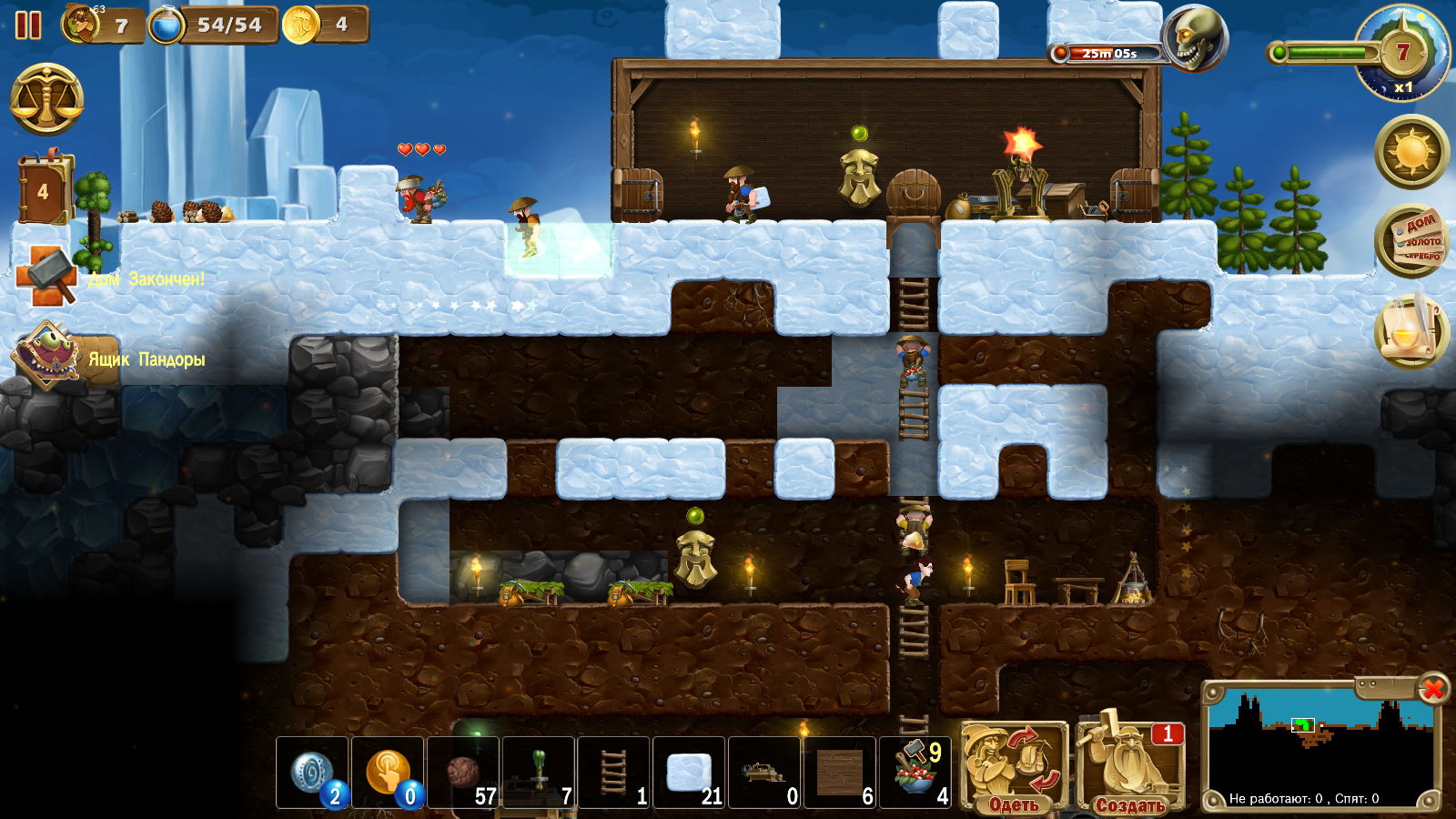Screen dimensions: 1456x819
Task: Open the golden scales menu
Action: 47,99
